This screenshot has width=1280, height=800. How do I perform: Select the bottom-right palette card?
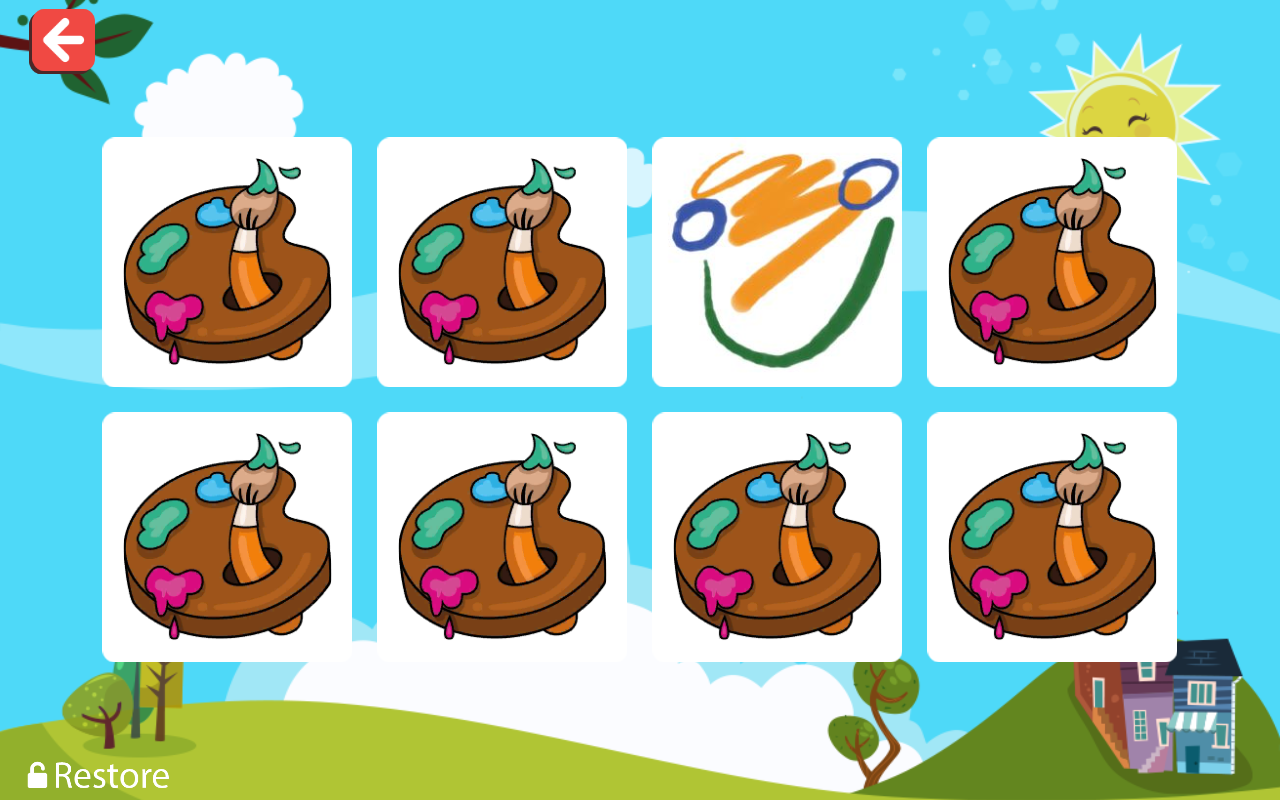1051,536
